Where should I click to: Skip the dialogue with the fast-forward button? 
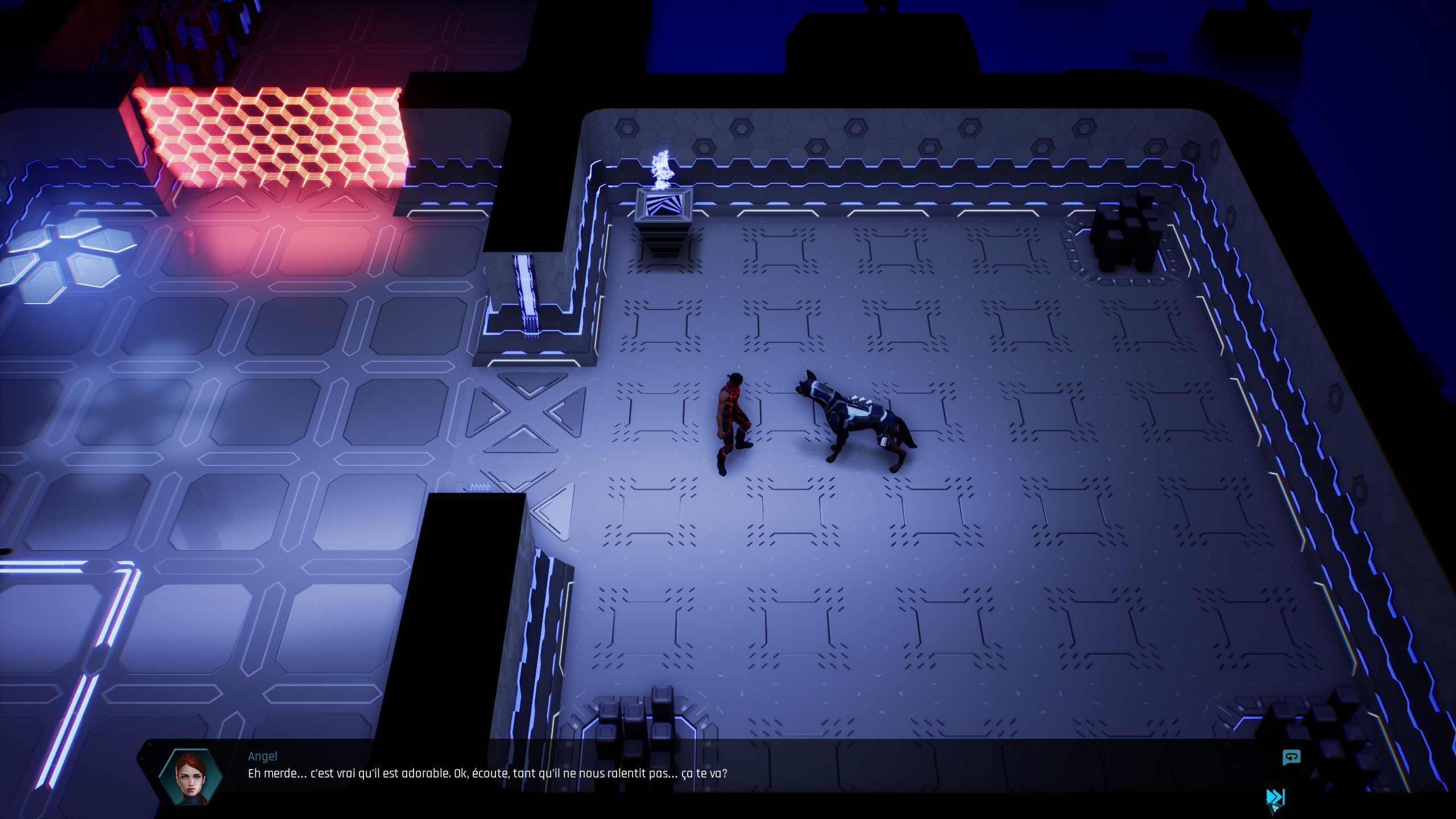[x=1275, y=797]
